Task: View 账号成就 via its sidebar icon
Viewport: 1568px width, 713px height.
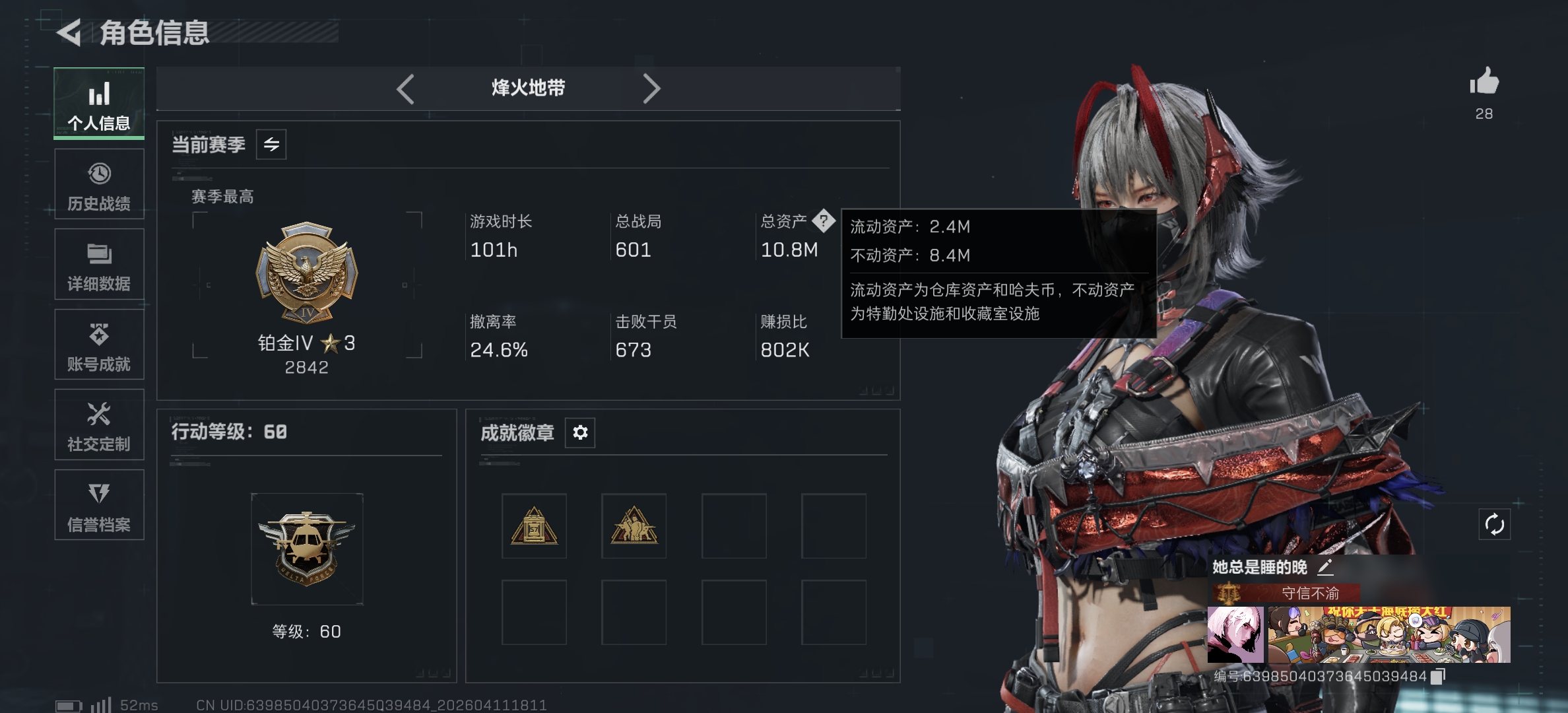Action: tap(99, 345)
